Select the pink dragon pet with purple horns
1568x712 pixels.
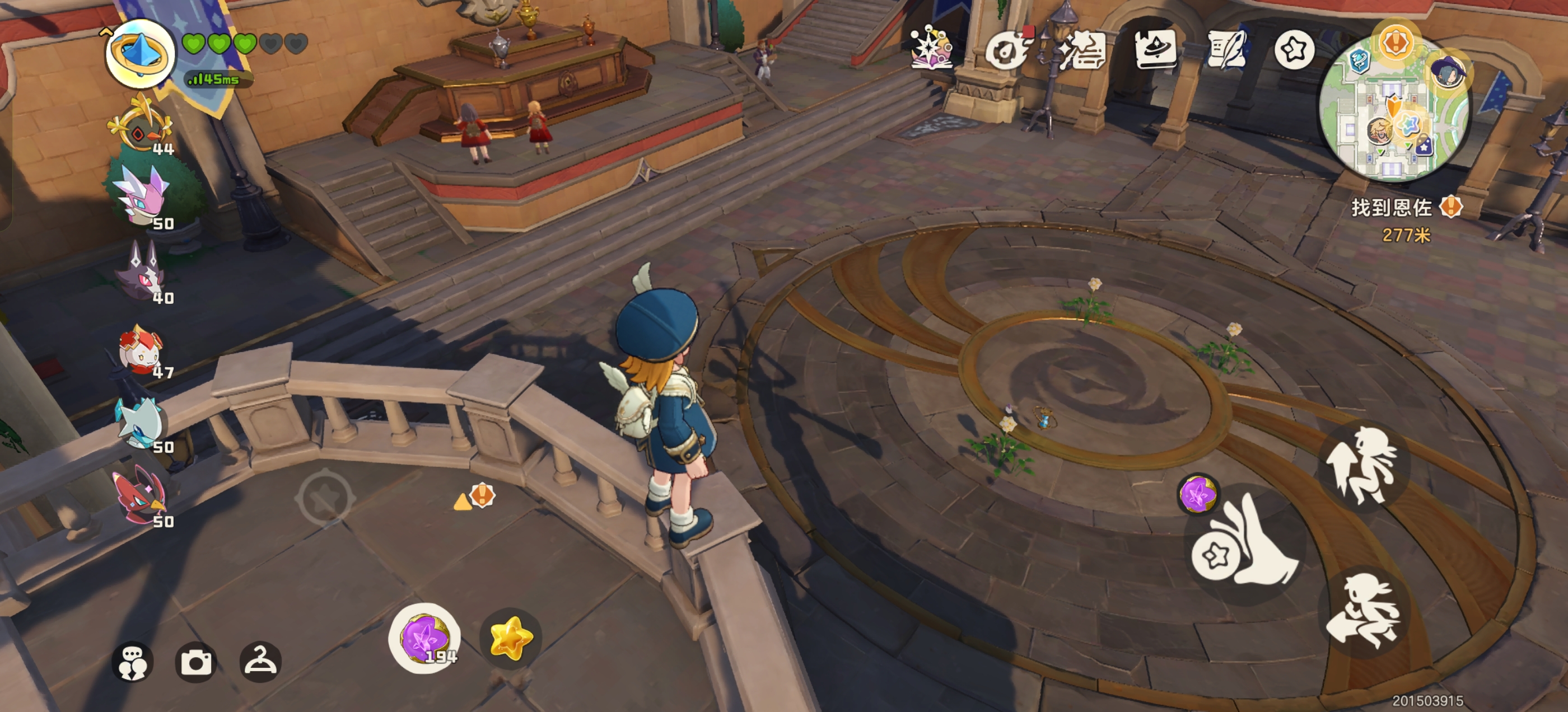click(144, 195)
